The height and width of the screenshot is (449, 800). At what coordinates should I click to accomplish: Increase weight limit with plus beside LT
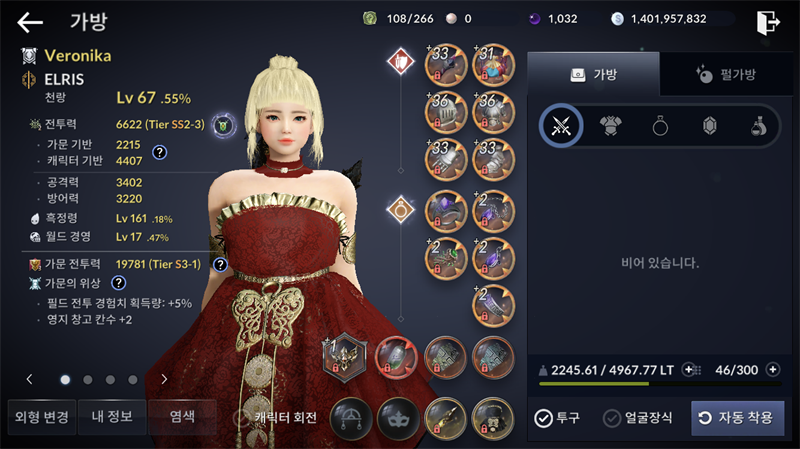click(689, 370)
